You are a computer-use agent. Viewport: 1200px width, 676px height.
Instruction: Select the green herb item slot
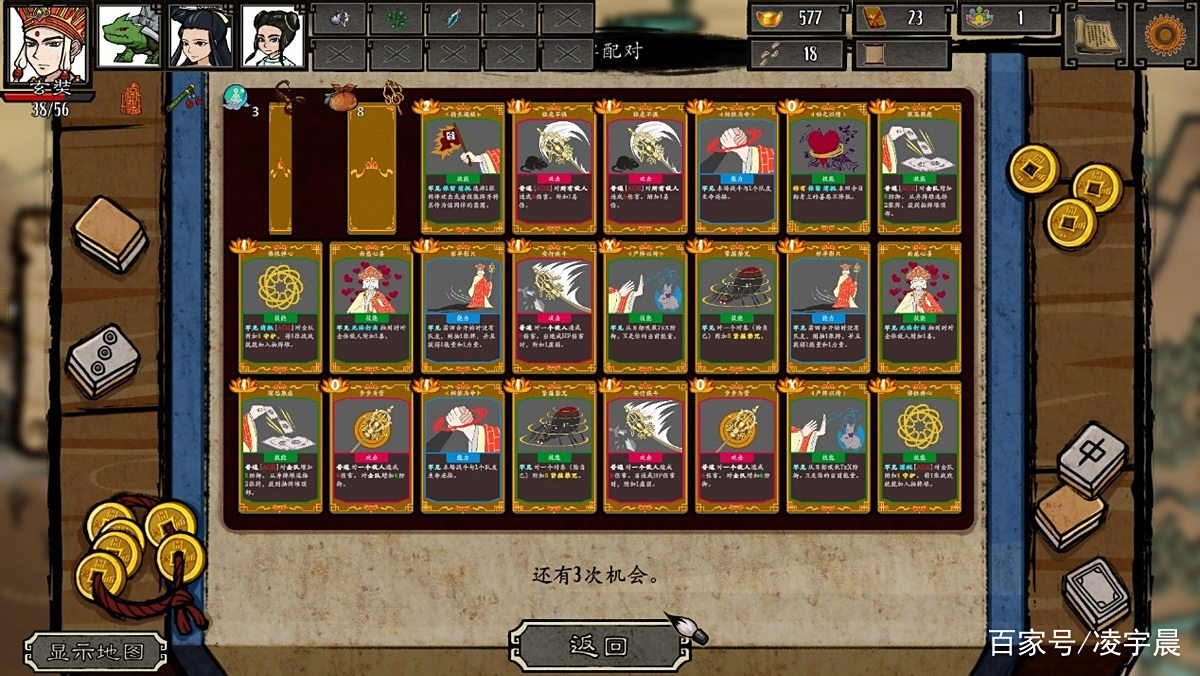tap(397, 18)
